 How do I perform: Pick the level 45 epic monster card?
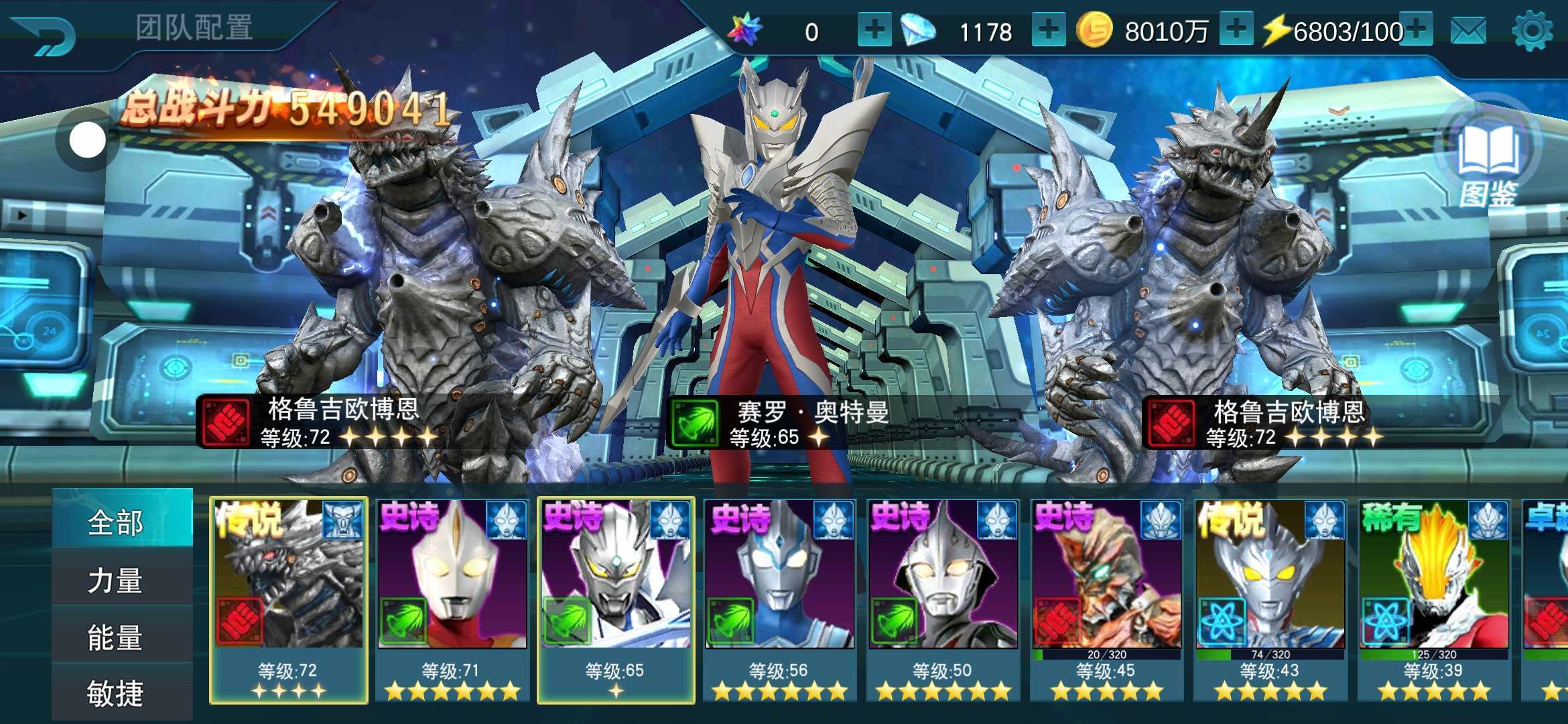[1106, 599]
